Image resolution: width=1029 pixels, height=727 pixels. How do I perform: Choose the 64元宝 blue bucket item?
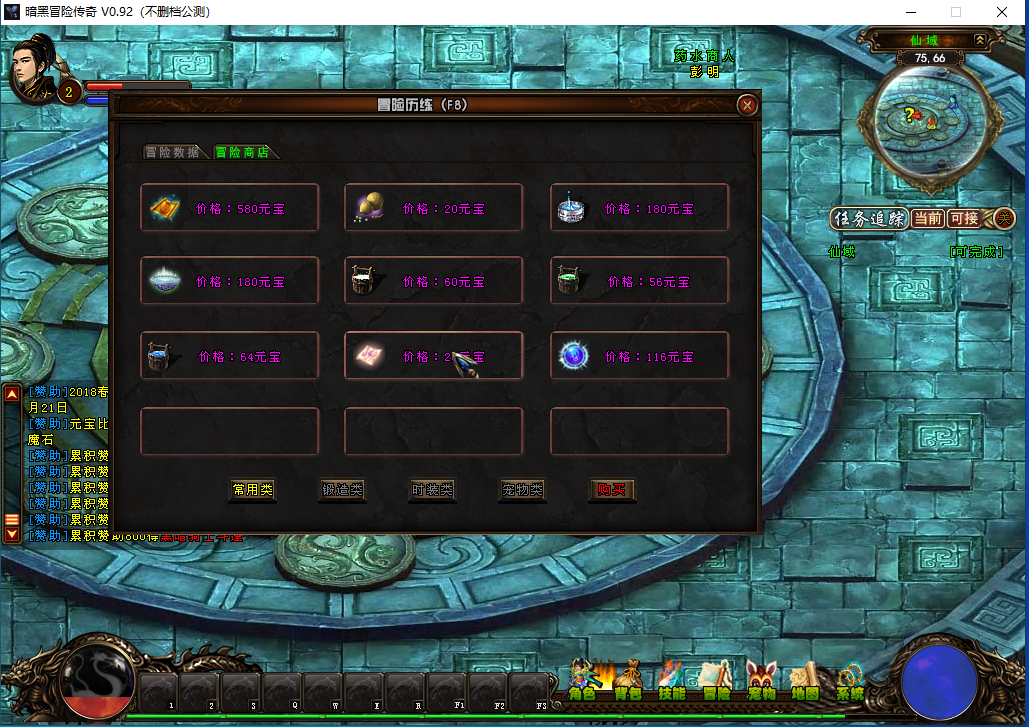(229, 355)
